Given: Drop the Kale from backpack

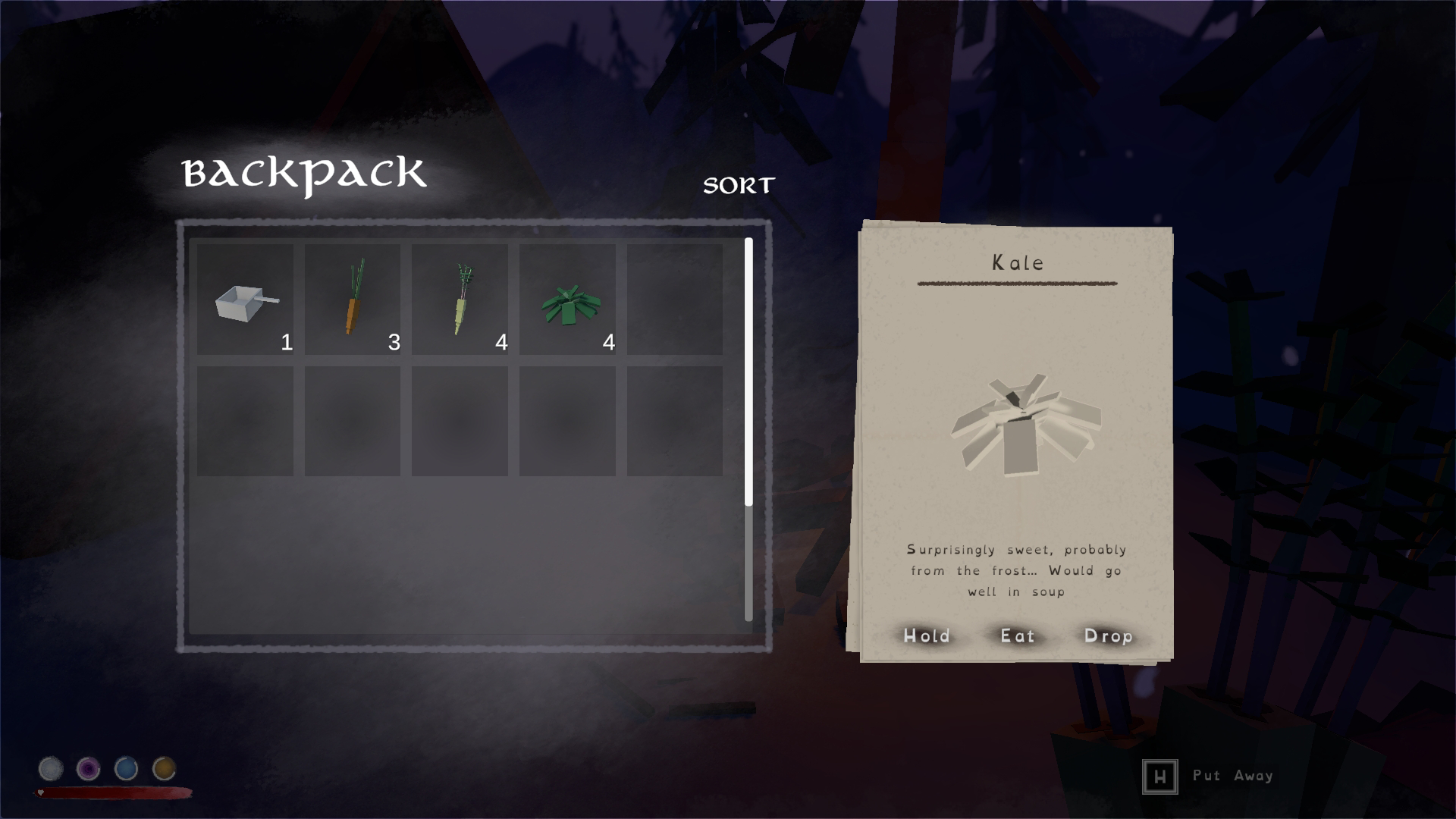Looking at the screenshot, I should point(1108,636).
